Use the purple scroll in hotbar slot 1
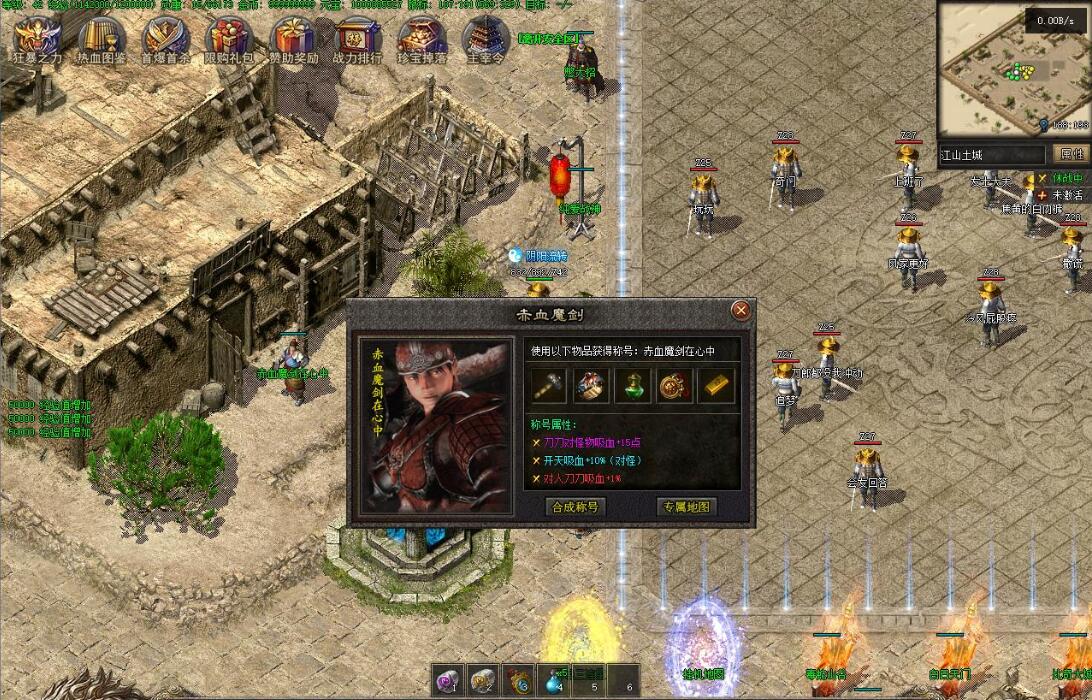Image resolution: width=1092 pixels, height=700 pixels. [x=447, y=680]
